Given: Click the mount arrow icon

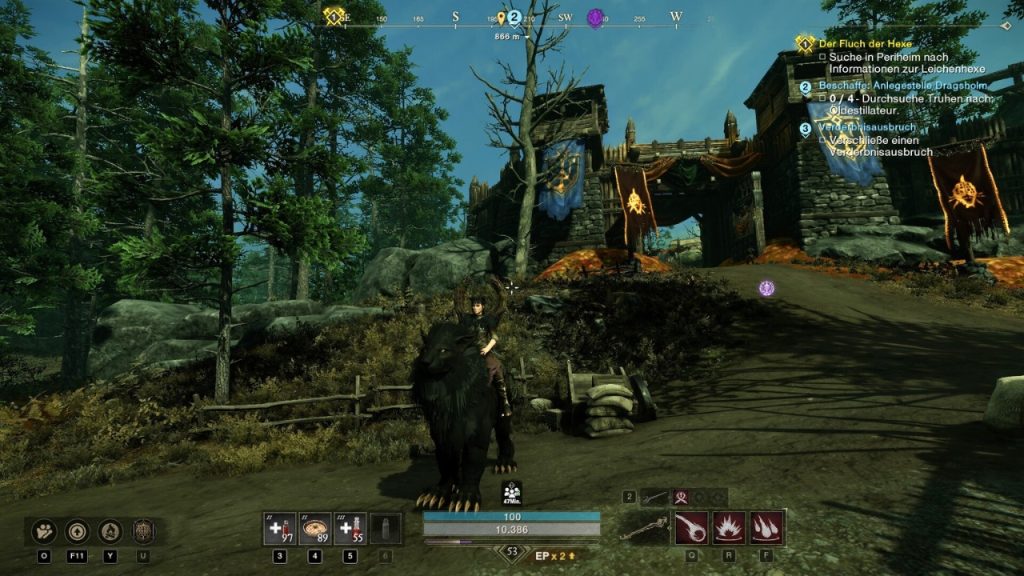Looking at the screenshot, I should [78, 531].
